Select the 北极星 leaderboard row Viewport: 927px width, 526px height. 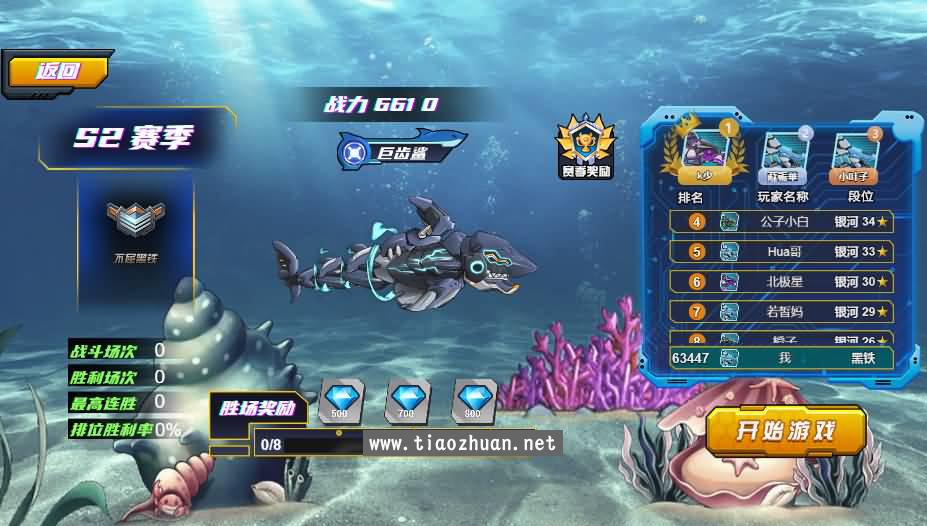pyautogui.click(x=781, y=282)
